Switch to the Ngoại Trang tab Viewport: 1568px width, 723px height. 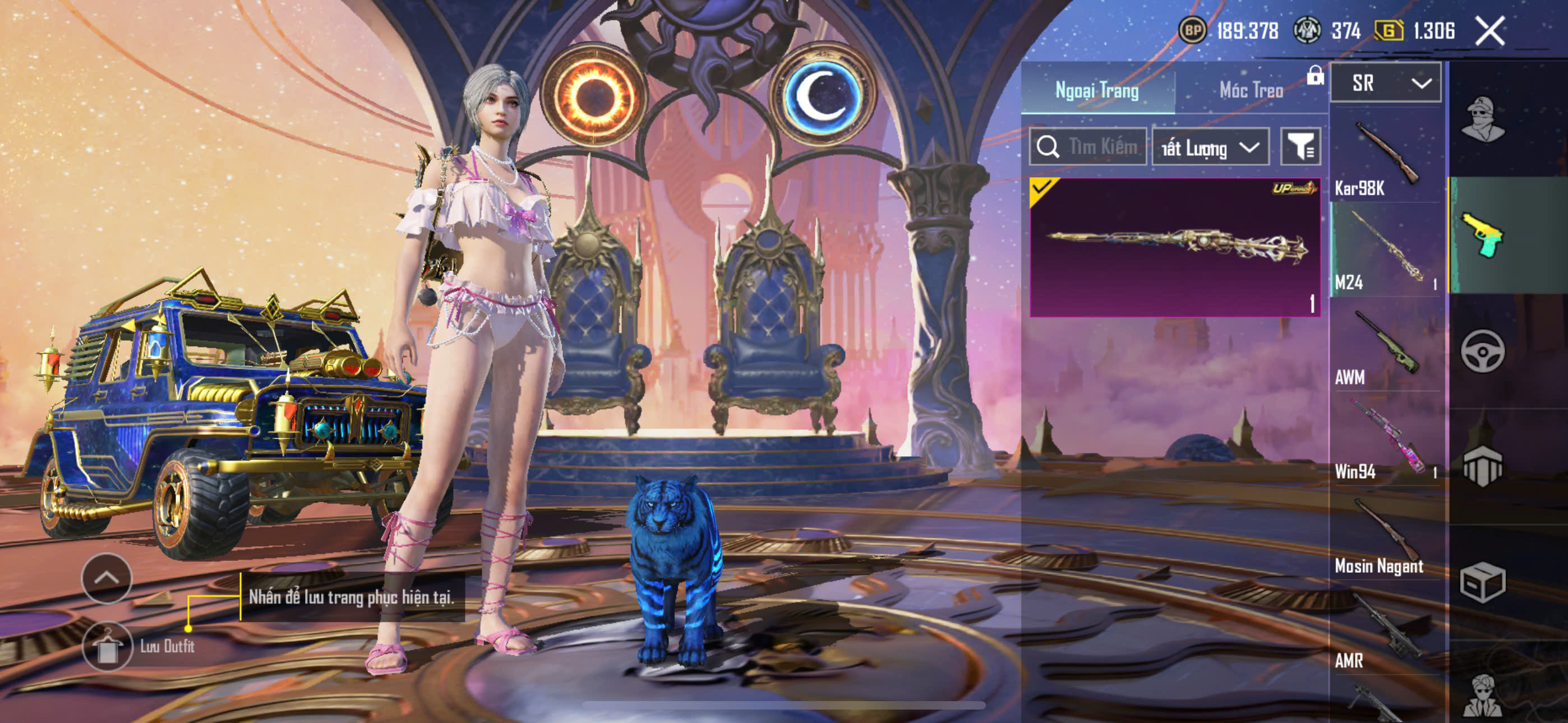coord(1097,90)
